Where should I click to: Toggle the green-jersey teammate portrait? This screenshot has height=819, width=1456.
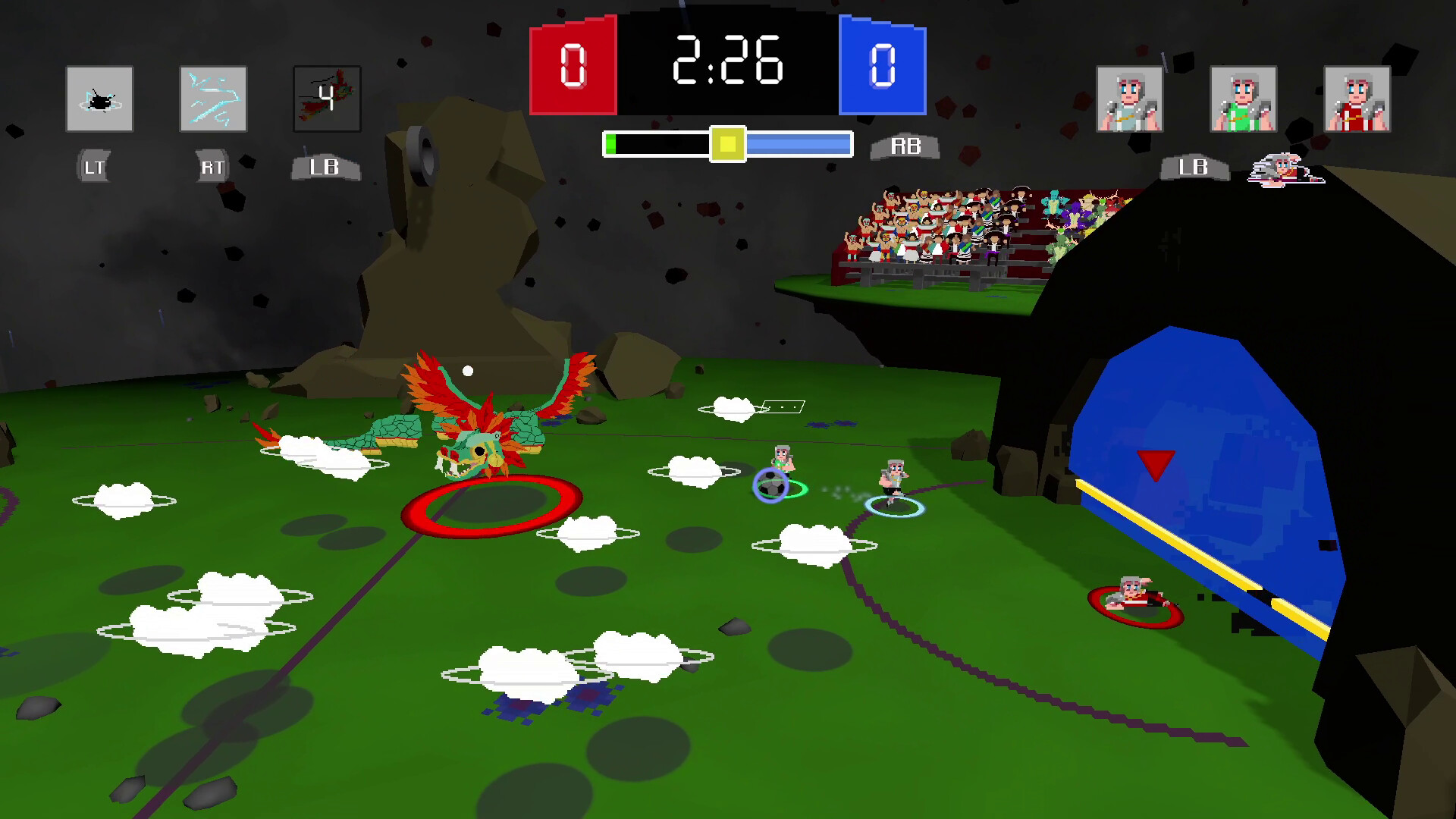[1241, 99]
